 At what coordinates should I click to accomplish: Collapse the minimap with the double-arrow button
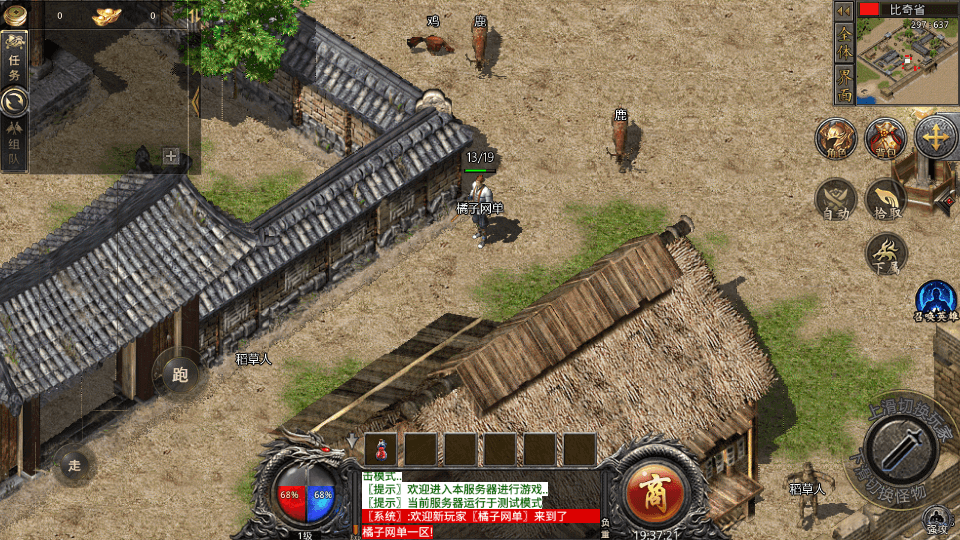tap(844, 10)
